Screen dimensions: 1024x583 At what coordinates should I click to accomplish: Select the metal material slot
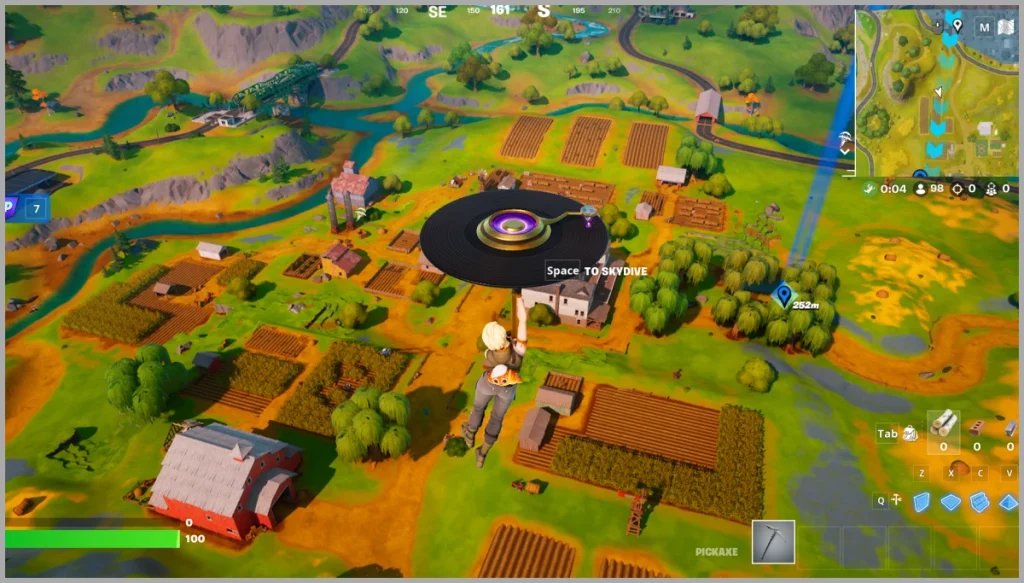1009,428
